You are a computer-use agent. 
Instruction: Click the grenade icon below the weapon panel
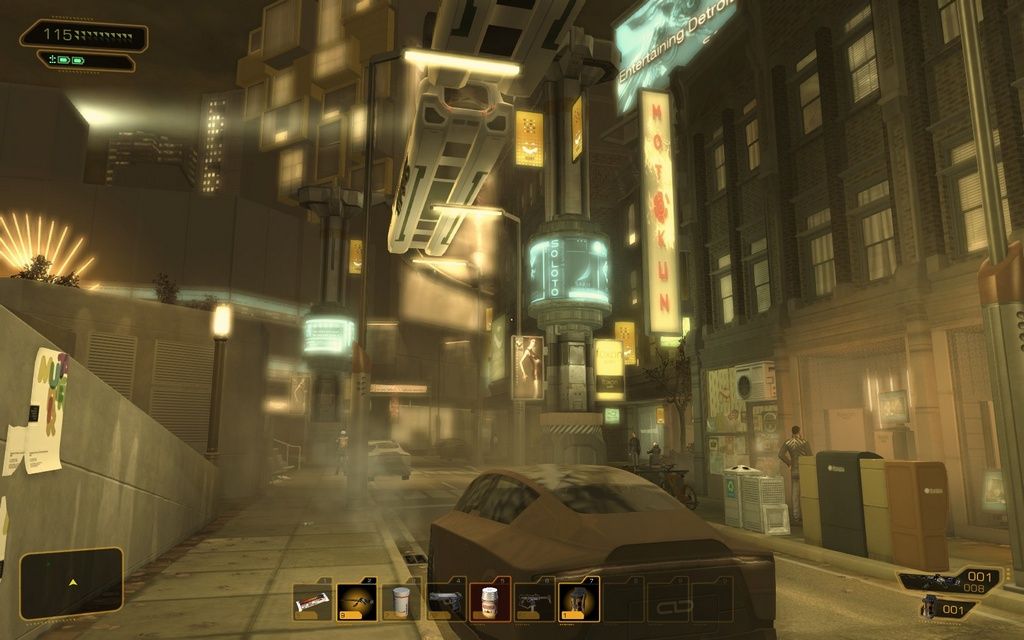point(930,607)
